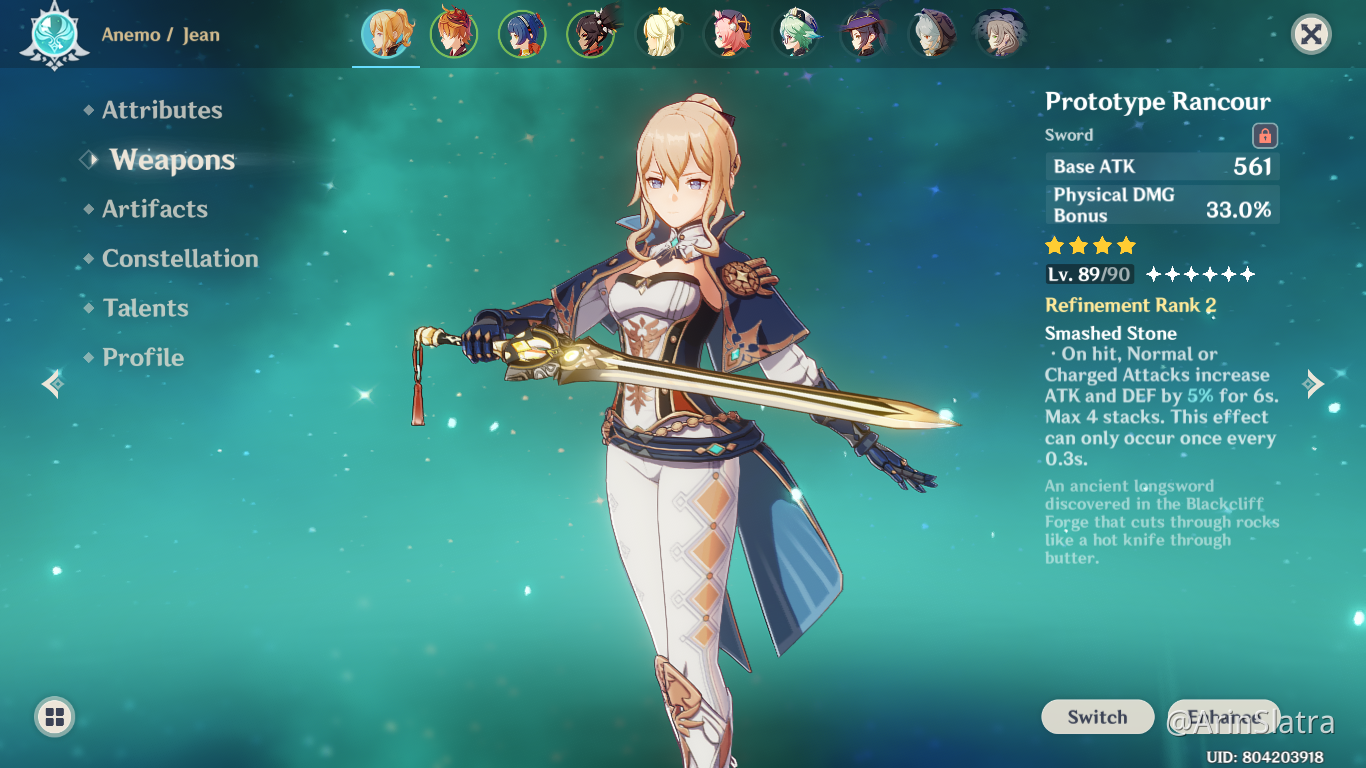Switch to the Constellation section
The width and height of the screenshot is (1366, 768).
pyautogui.click(x=180, y=258)
